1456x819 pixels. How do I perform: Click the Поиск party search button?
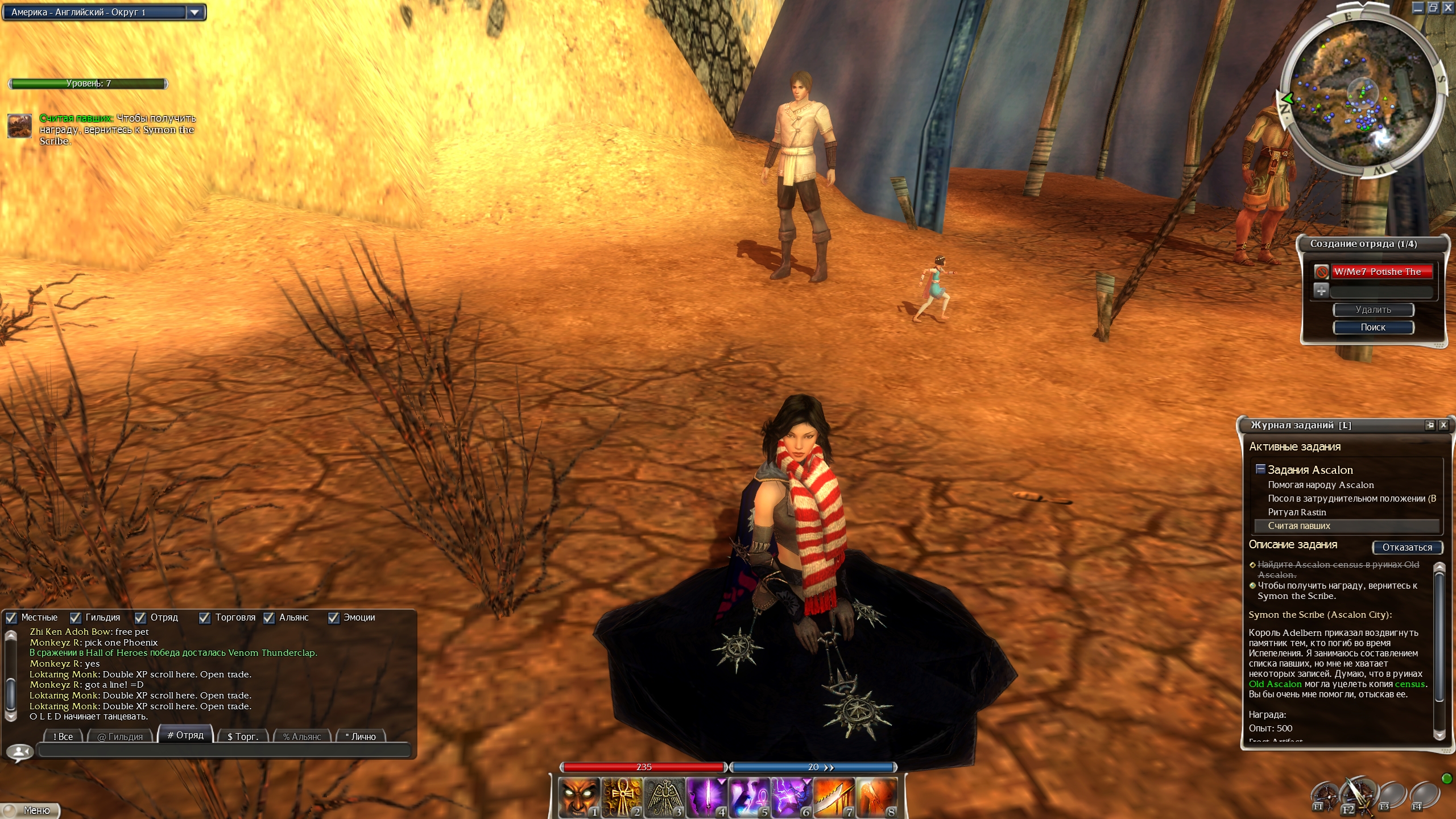point(1373,327)
